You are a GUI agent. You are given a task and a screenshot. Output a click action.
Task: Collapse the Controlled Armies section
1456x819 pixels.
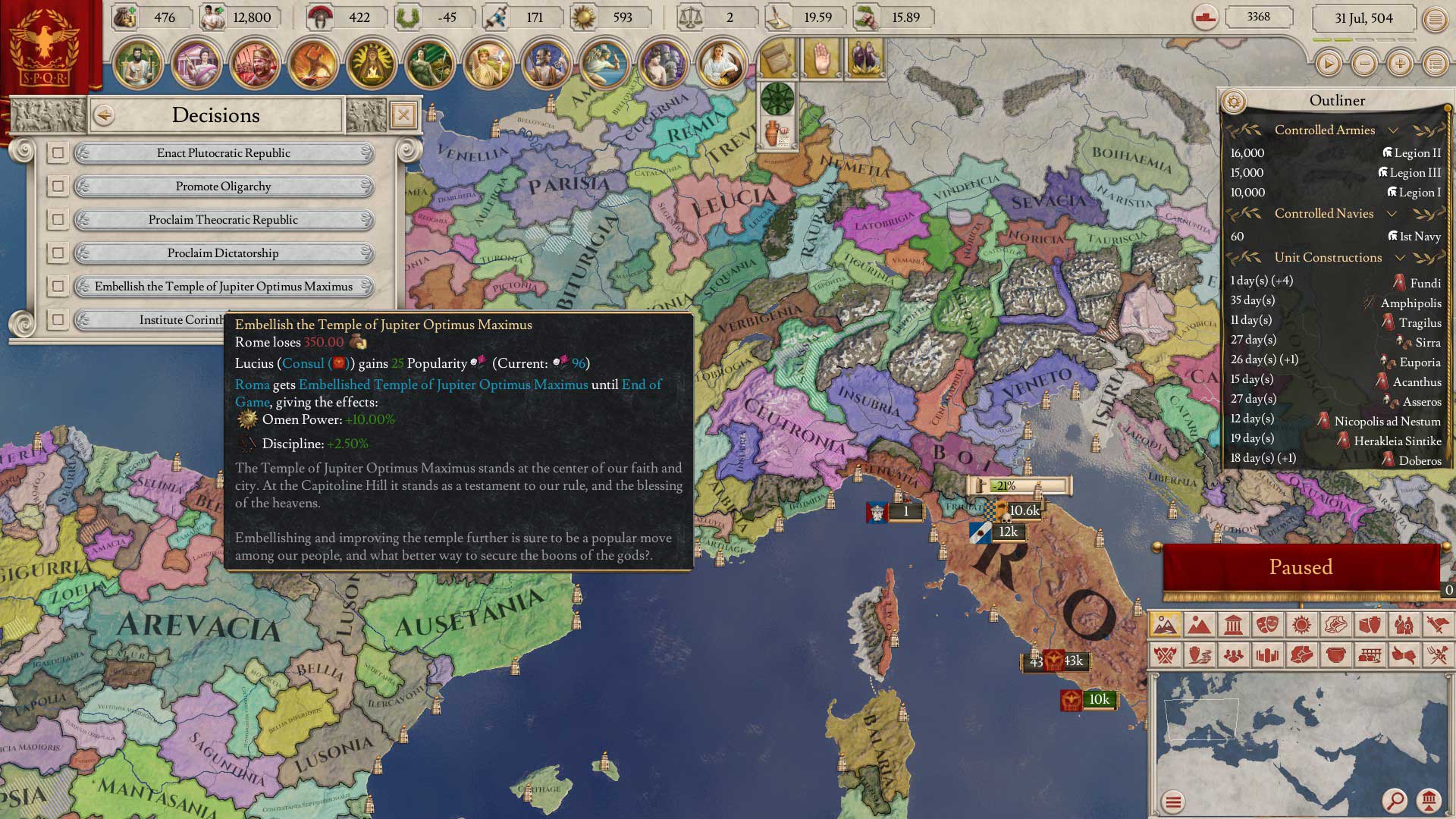1392,130
